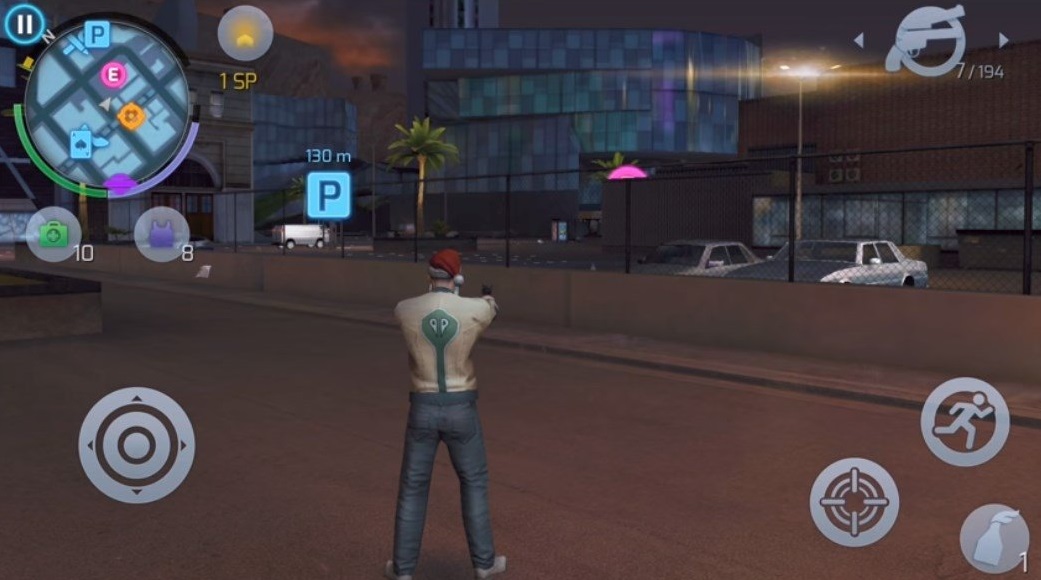Screen dimensions: 1041x580
Task: Activate the sprint running-man button
Action: coord(964,421)
